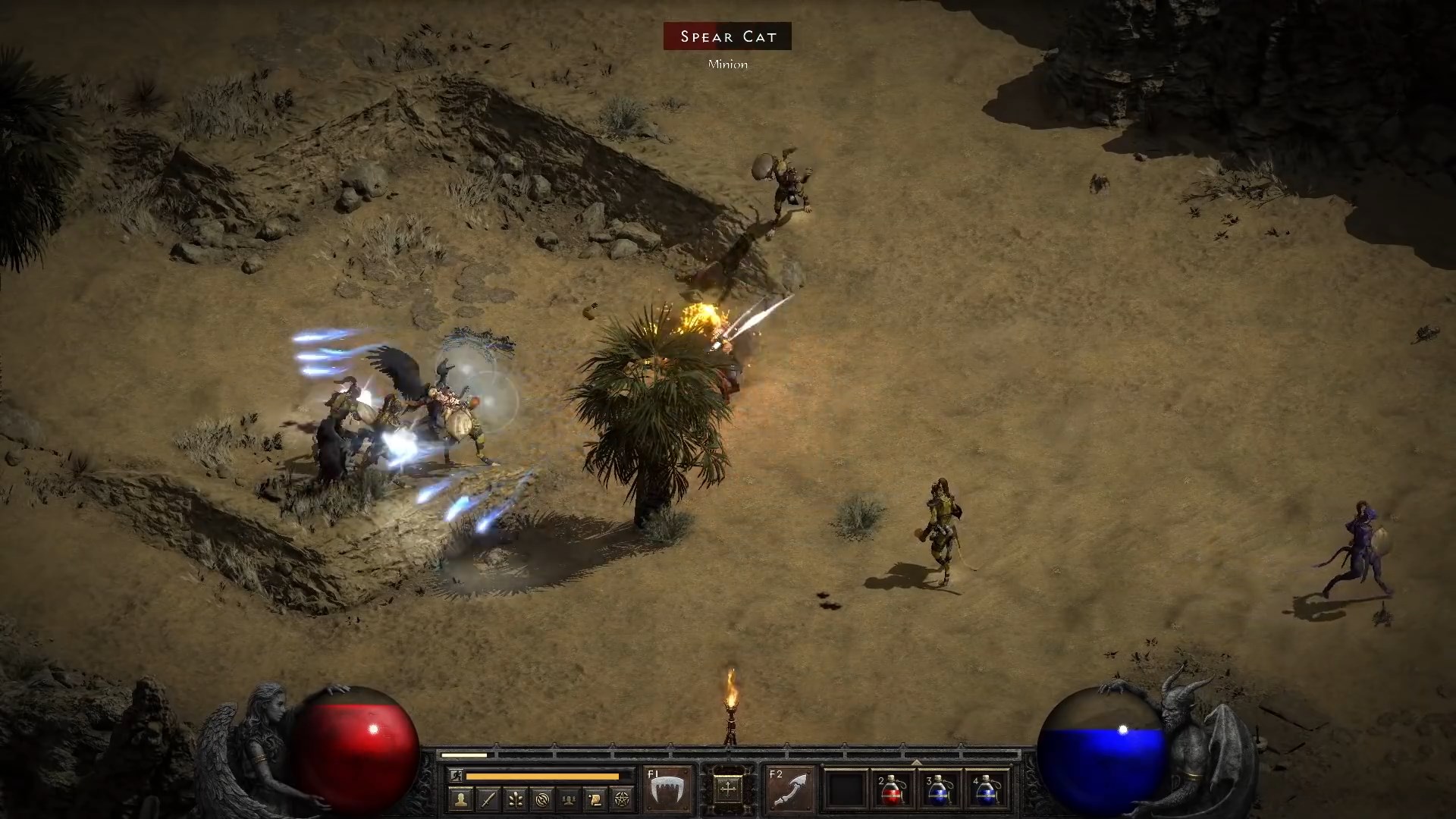
Task: Select the F2 right-hand throw skill
Action: 789,787
